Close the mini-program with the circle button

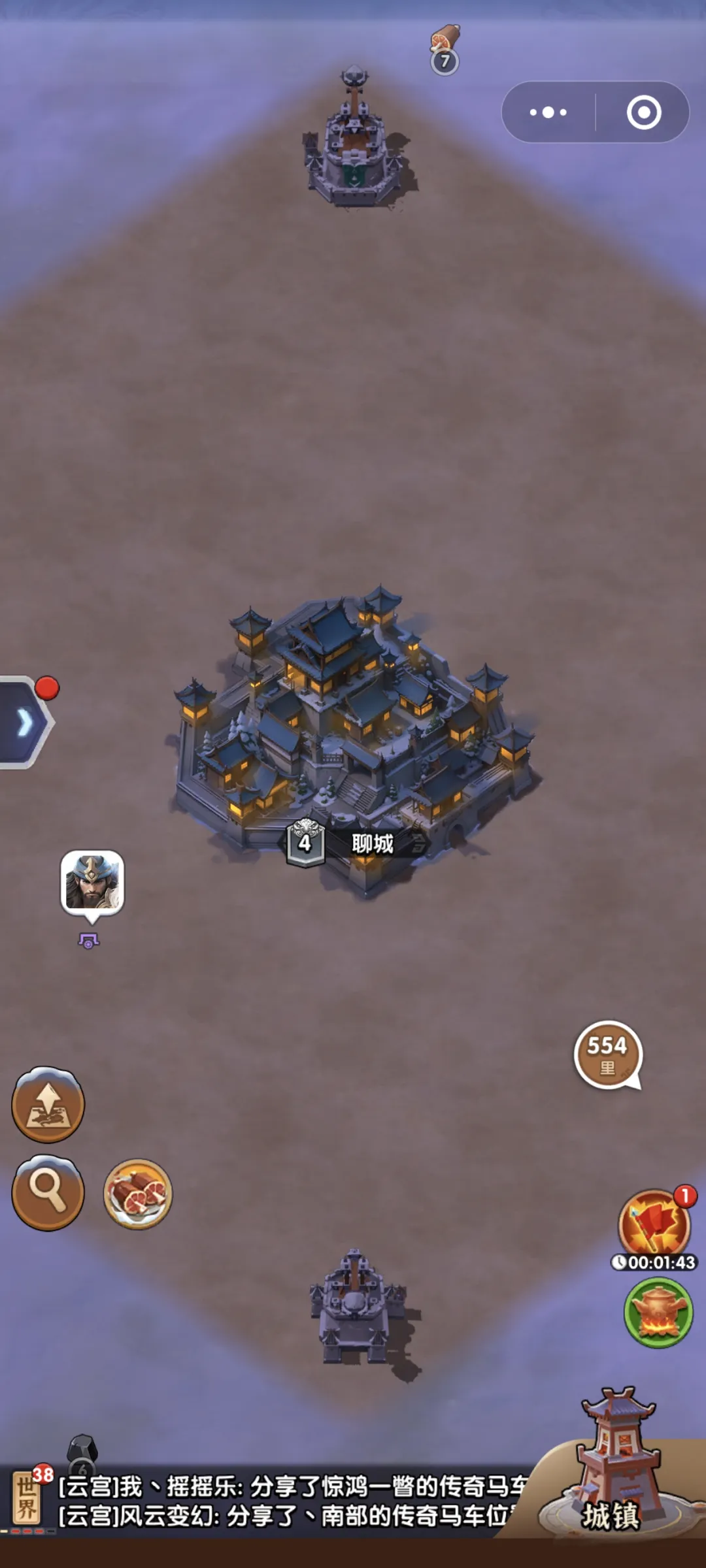point(644,112)
